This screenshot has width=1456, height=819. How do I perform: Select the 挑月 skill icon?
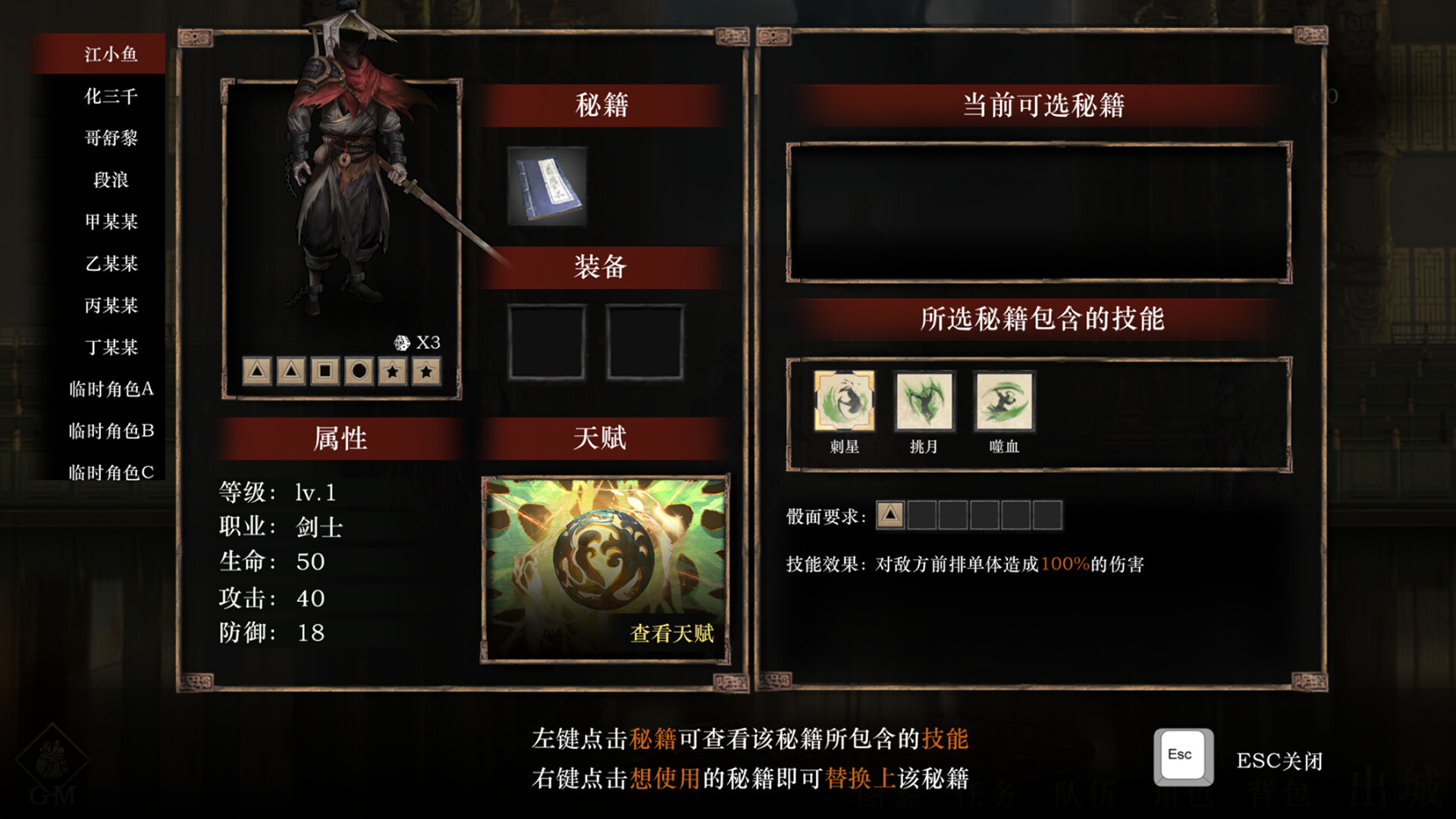923,402
